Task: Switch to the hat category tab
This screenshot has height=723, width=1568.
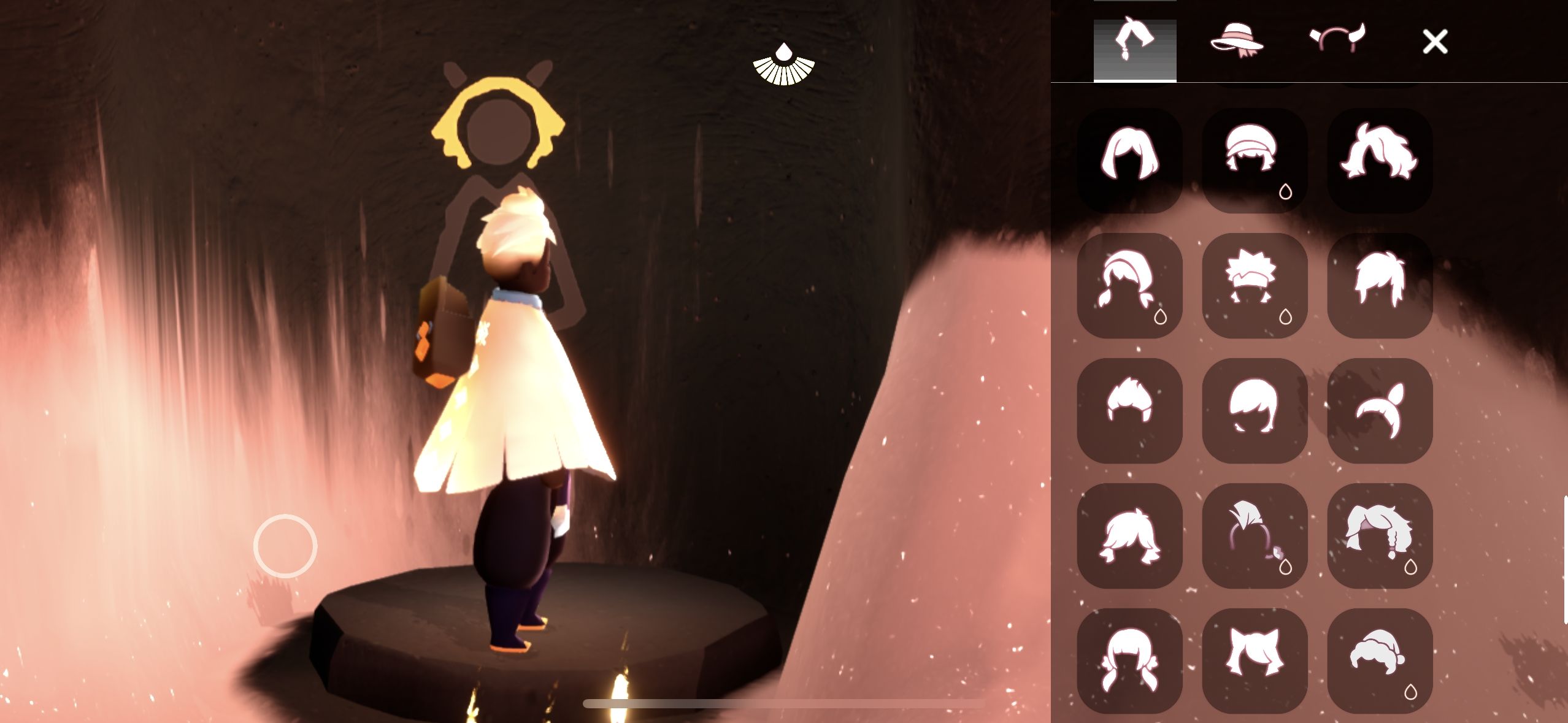Action: pyautogui.click(x=1236, y=41)
